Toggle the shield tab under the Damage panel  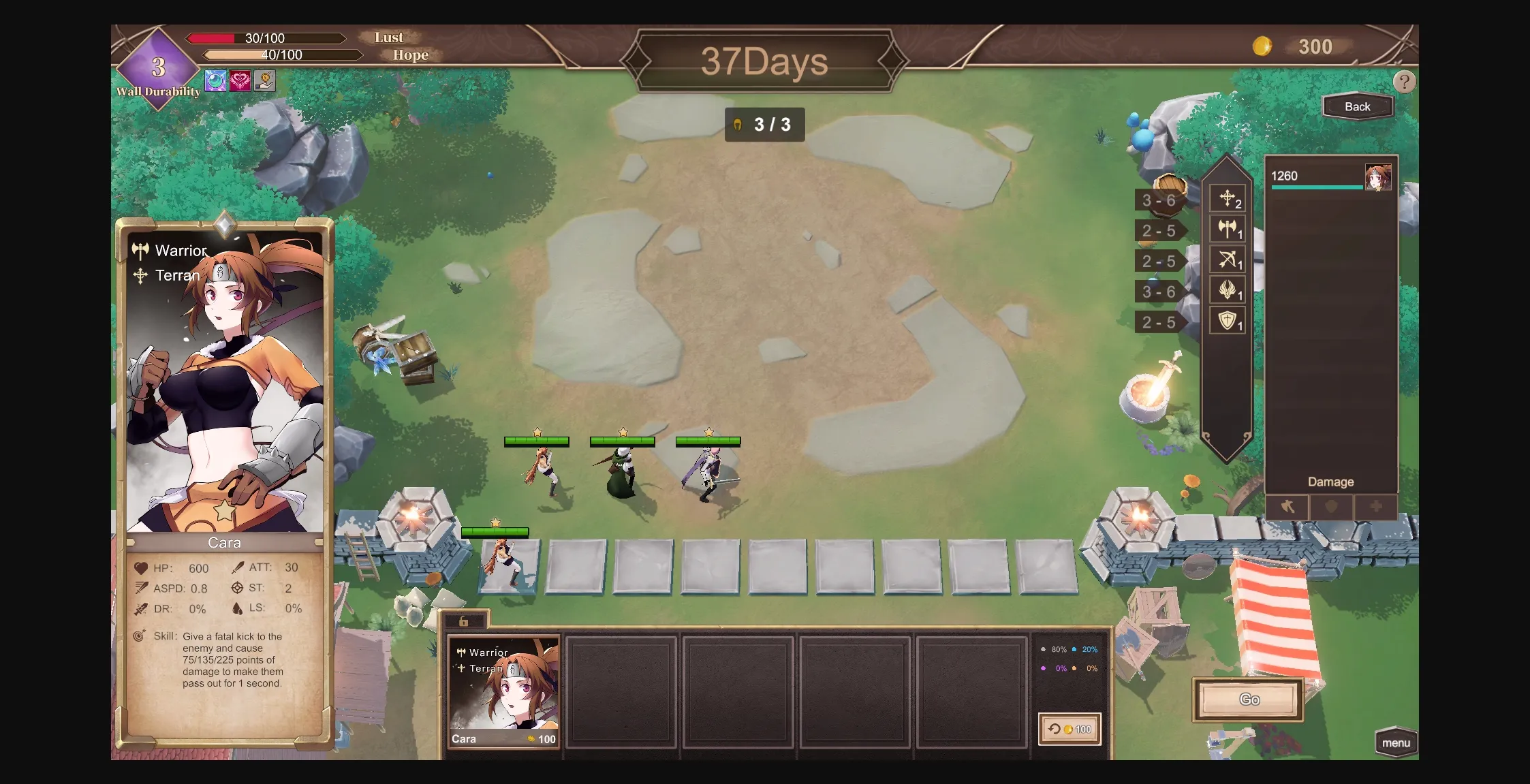[x=1330, y=507]
